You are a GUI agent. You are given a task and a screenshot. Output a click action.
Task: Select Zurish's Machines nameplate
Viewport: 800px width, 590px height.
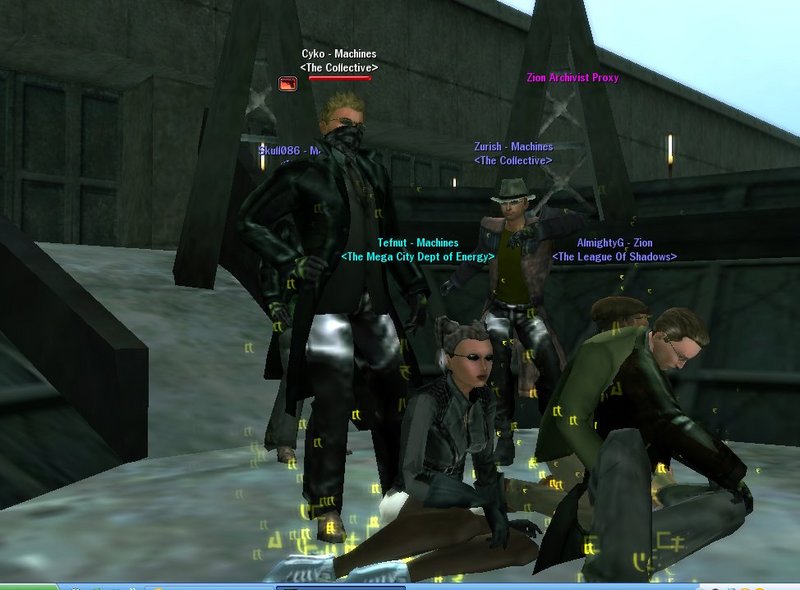513,147
